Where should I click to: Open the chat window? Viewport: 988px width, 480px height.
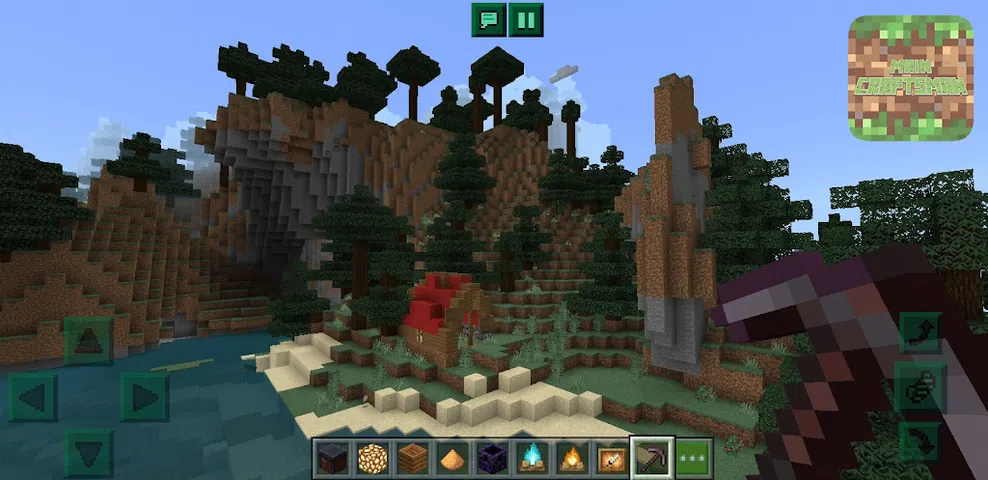(x=489, y=20)
